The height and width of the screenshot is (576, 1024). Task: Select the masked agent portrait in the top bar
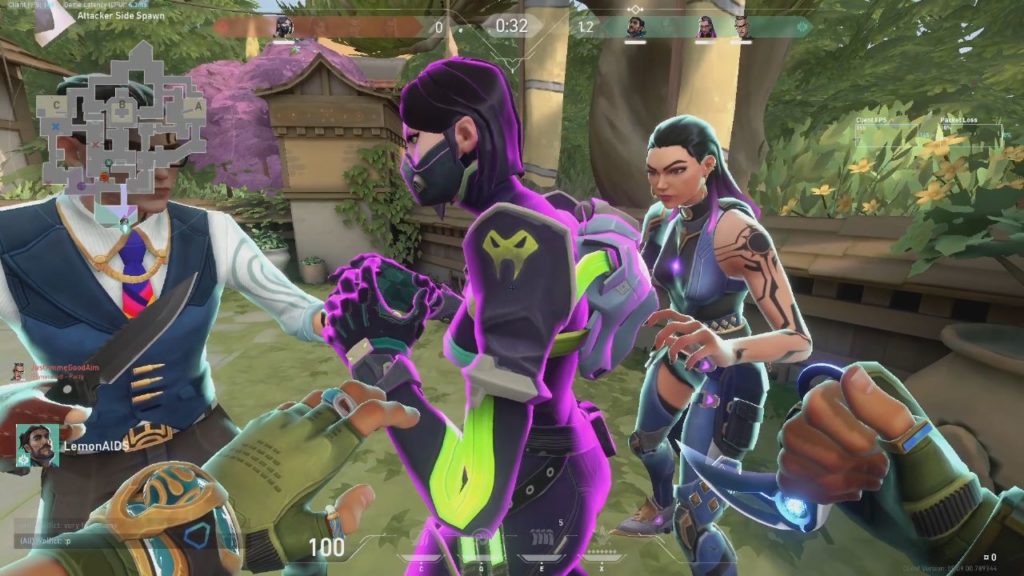[x=284, y=26]
